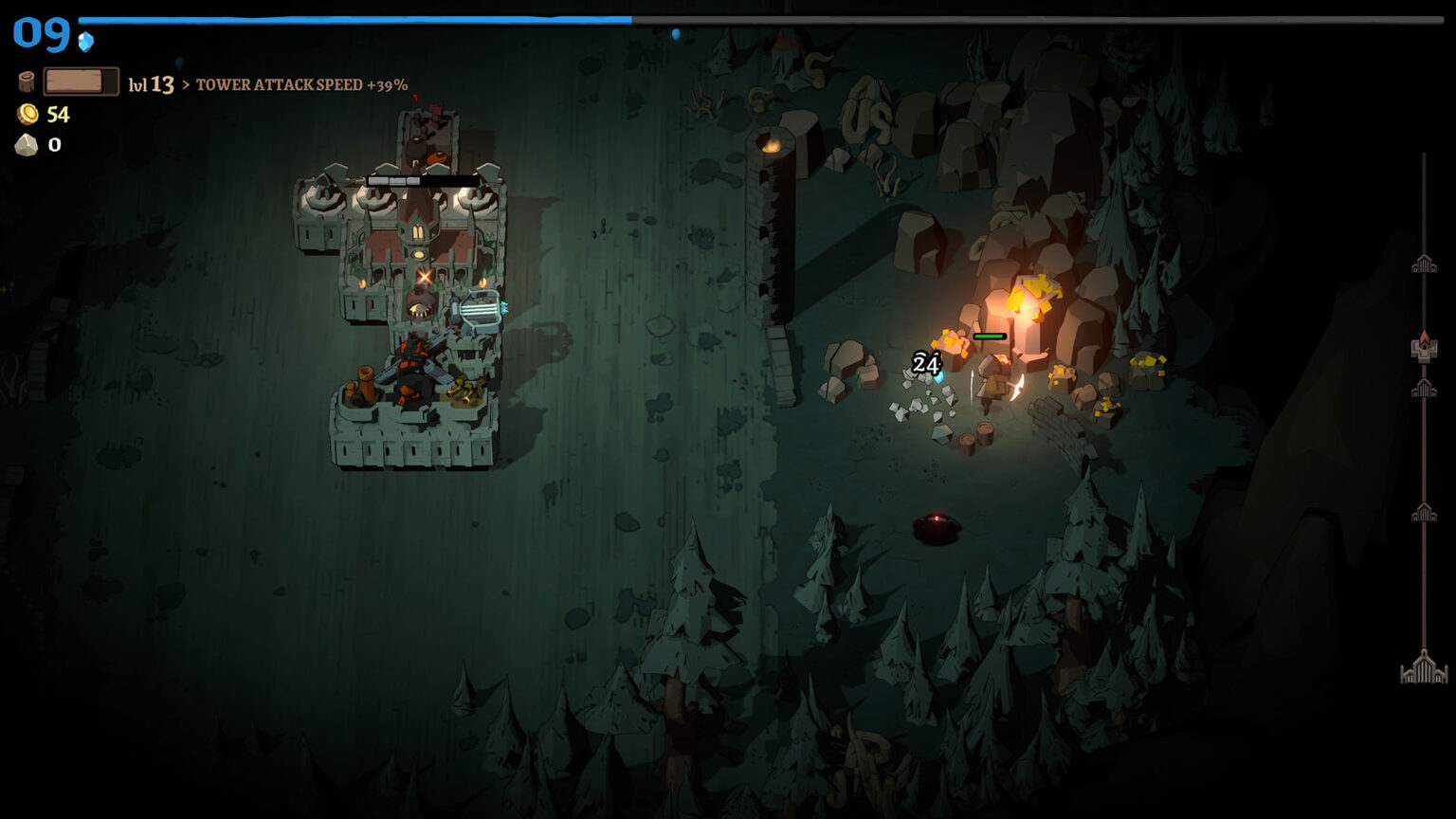Click the burning brazier atop the stone tower
This screenshot has width=1456, height=819.
point(772,142)
